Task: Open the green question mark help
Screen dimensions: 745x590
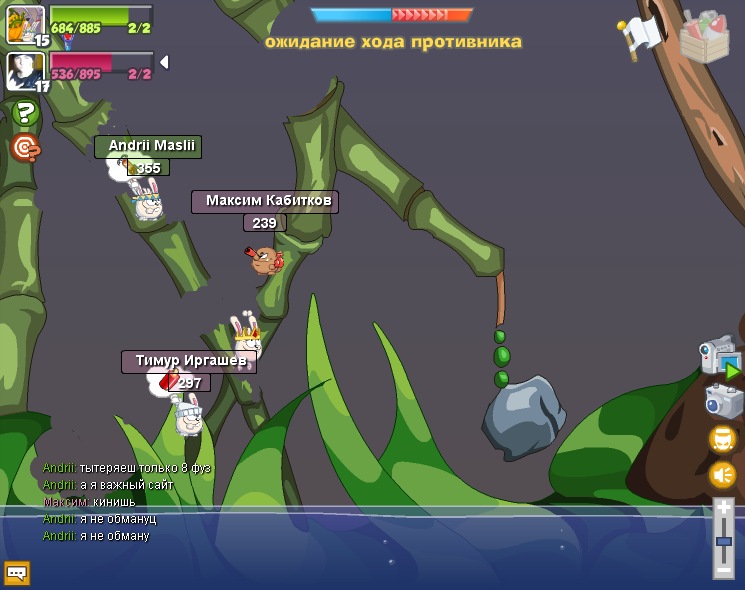Action: click(25, 112)
